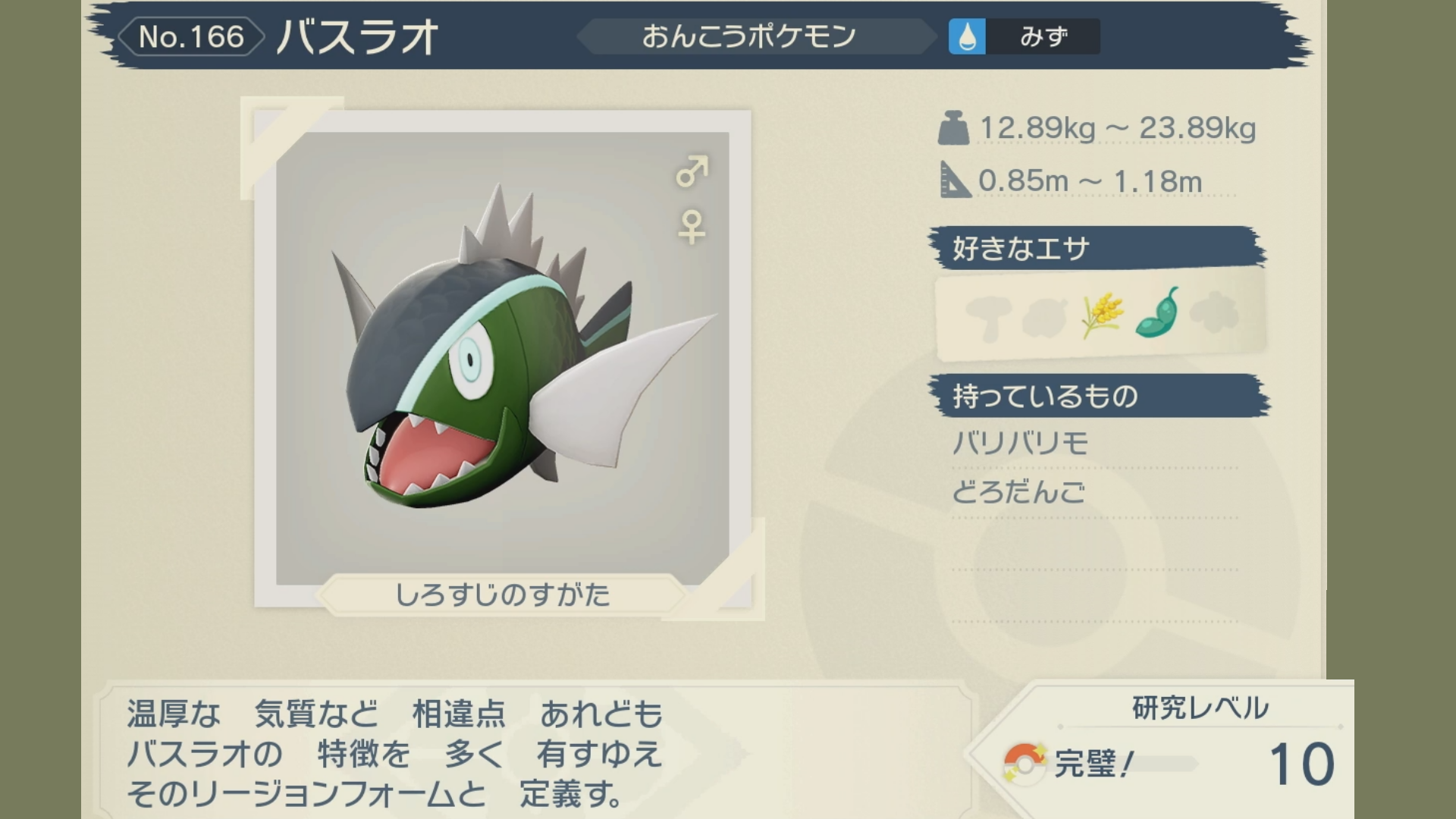The image size is (1456, 819).
Task: Click the みず water type badge
Action: click(1024, 36)
